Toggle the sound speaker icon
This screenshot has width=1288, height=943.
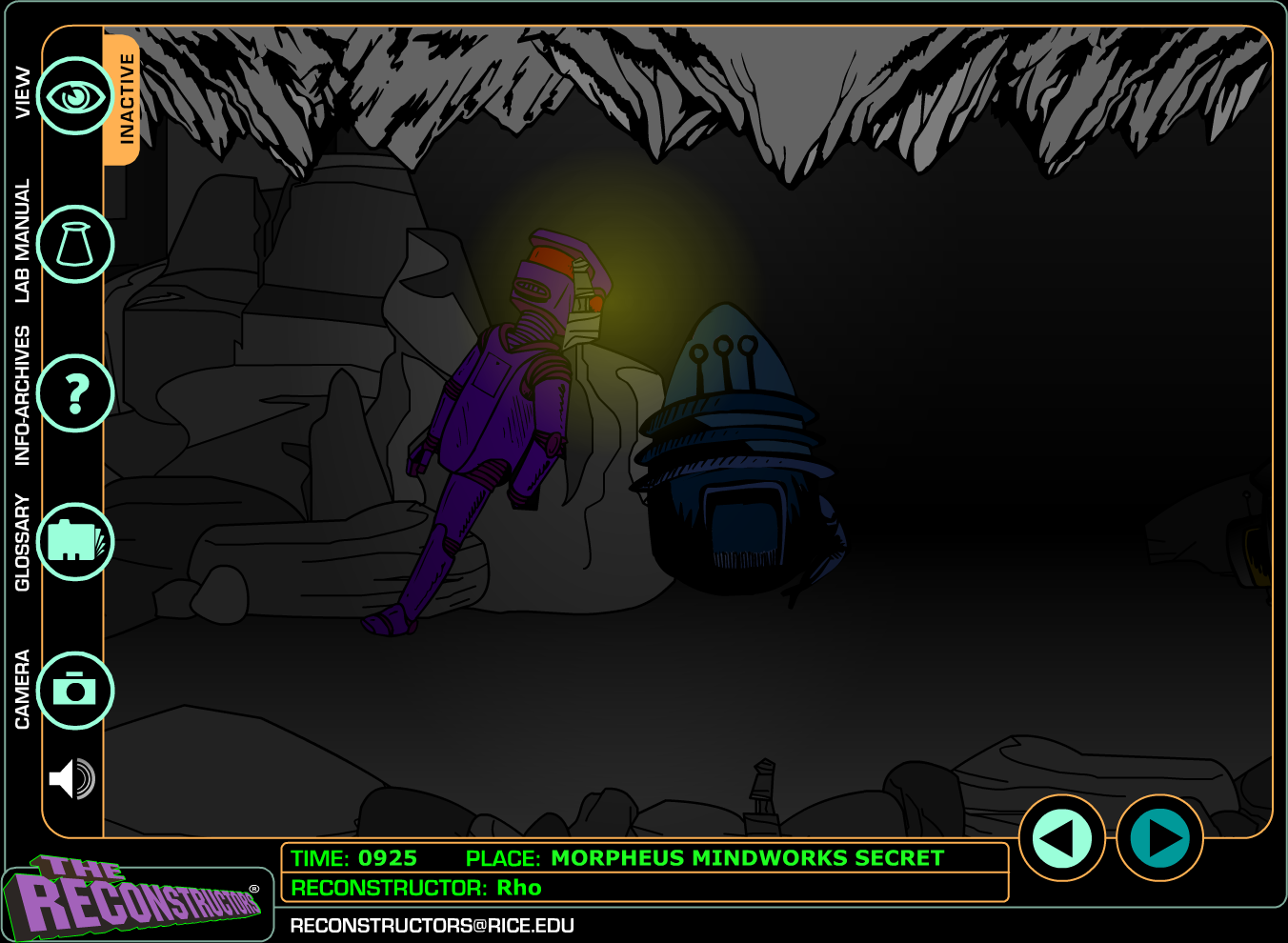click(x=72, y=779)
